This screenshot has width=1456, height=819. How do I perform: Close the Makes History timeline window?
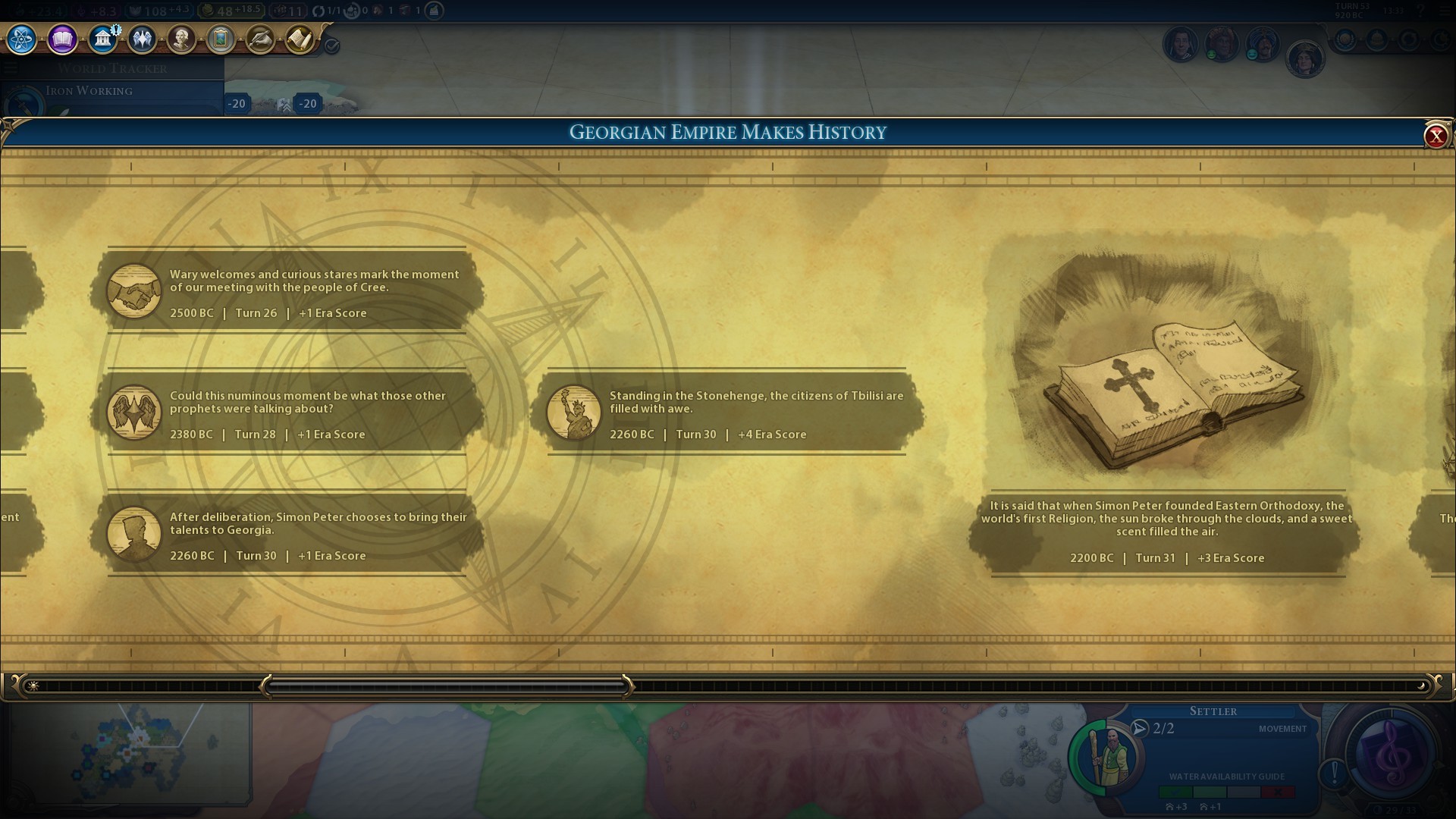point(1436,136)
